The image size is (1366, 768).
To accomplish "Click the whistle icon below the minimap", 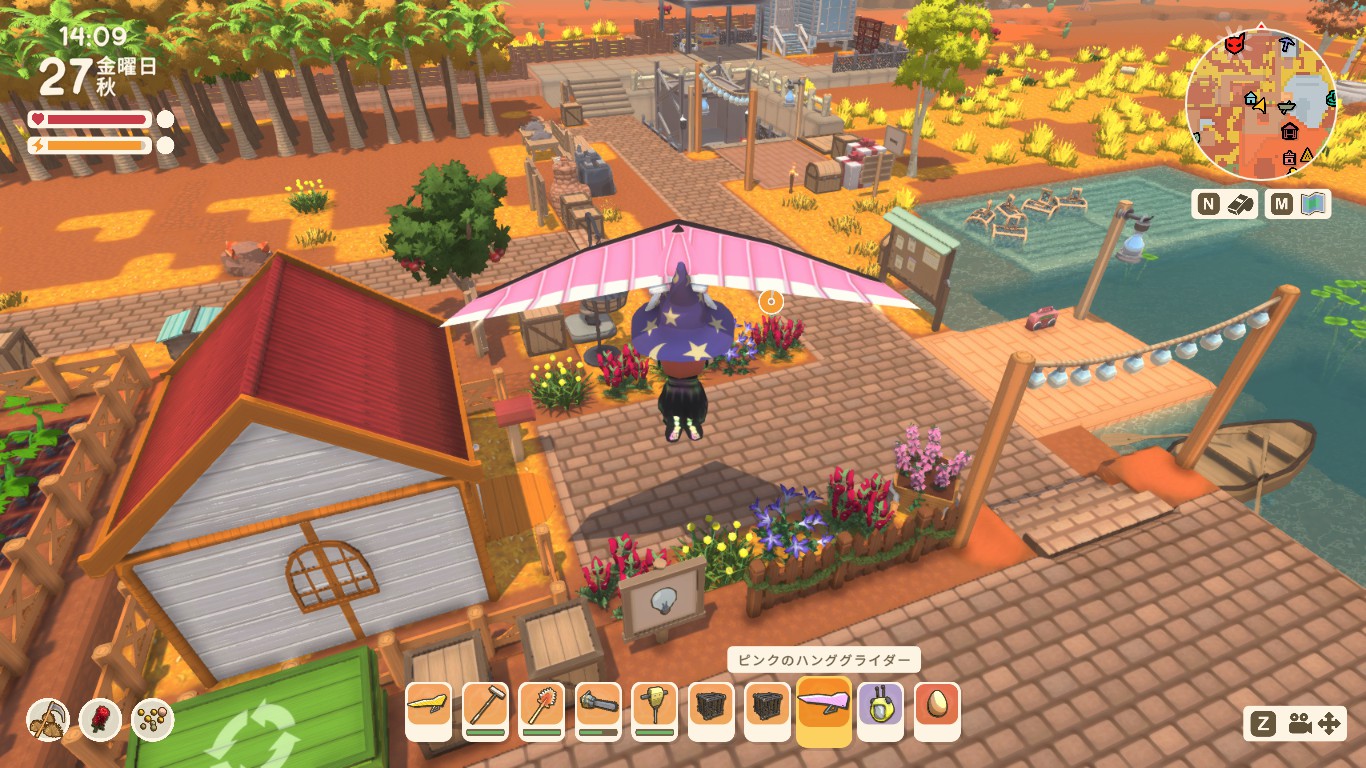I will [1240, 204].
